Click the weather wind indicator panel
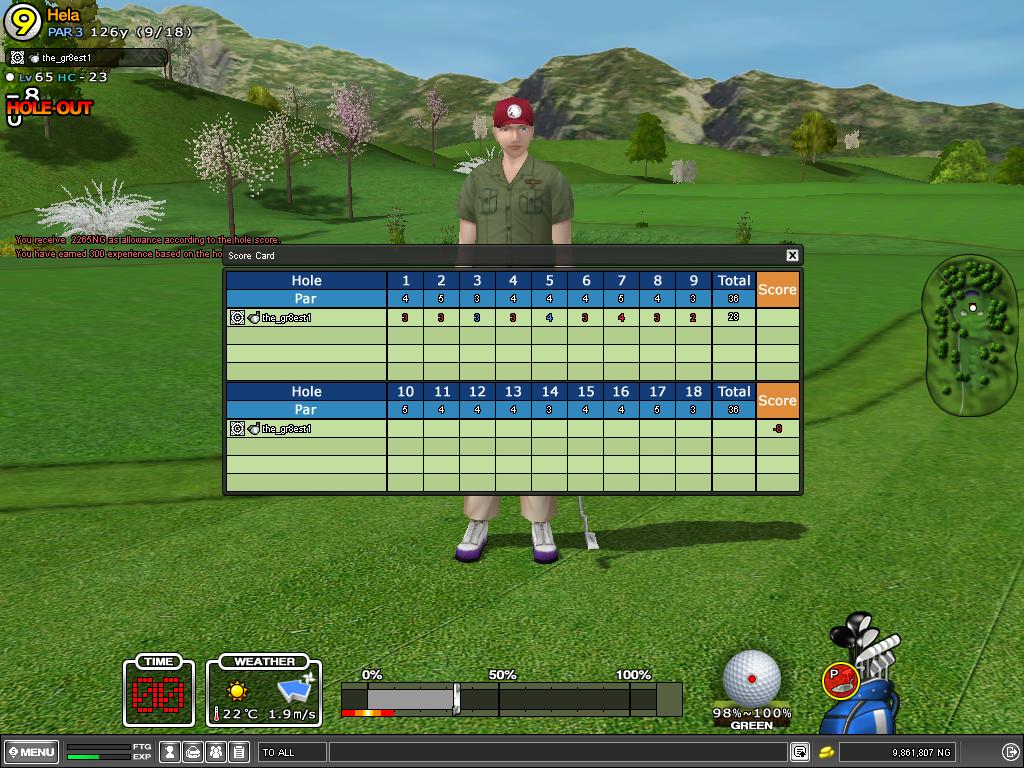This screenshot has height=768, width=1024. 264,691
